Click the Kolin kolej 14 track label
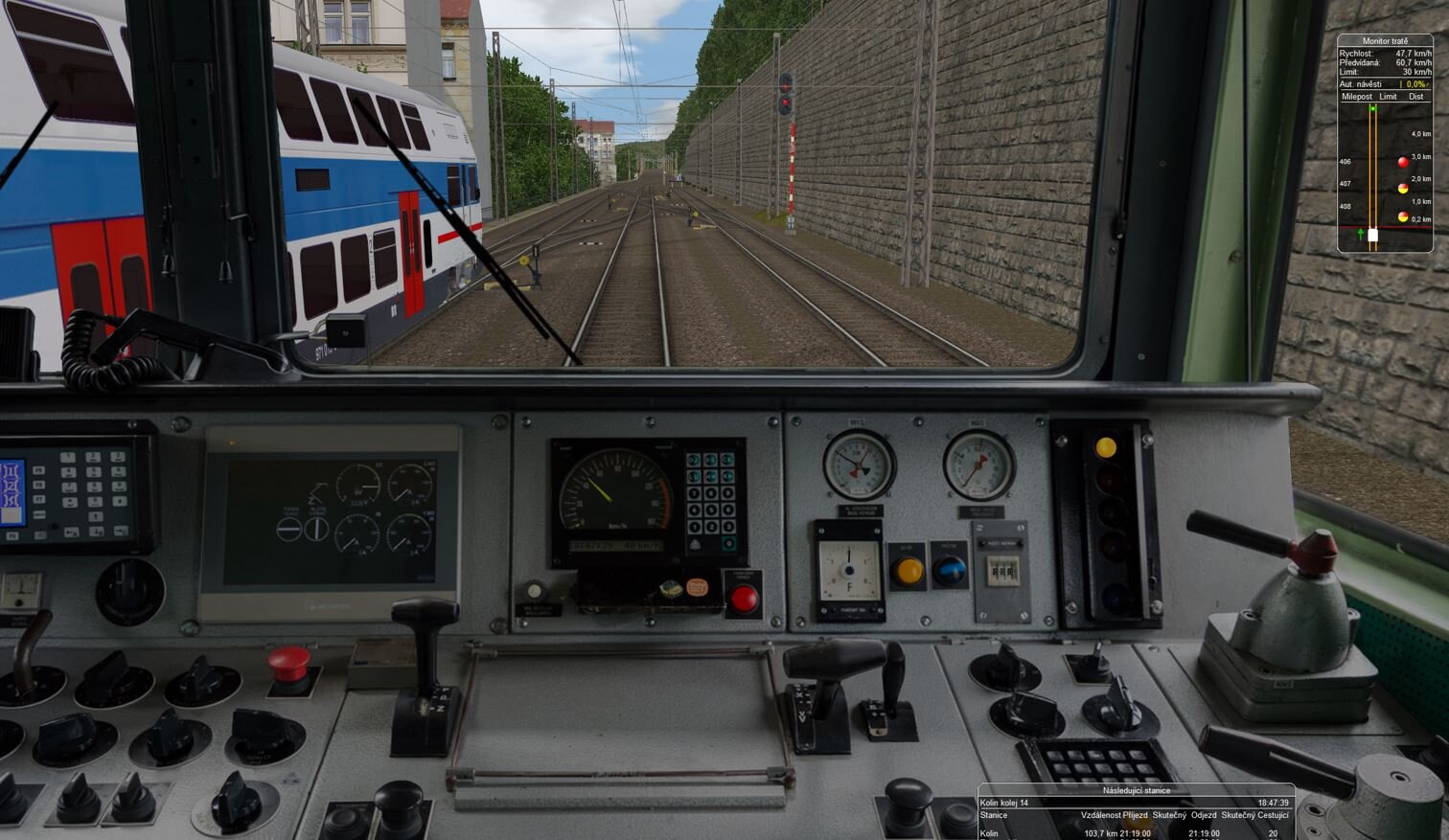The image size is (1449, 840). (1001, 803)
